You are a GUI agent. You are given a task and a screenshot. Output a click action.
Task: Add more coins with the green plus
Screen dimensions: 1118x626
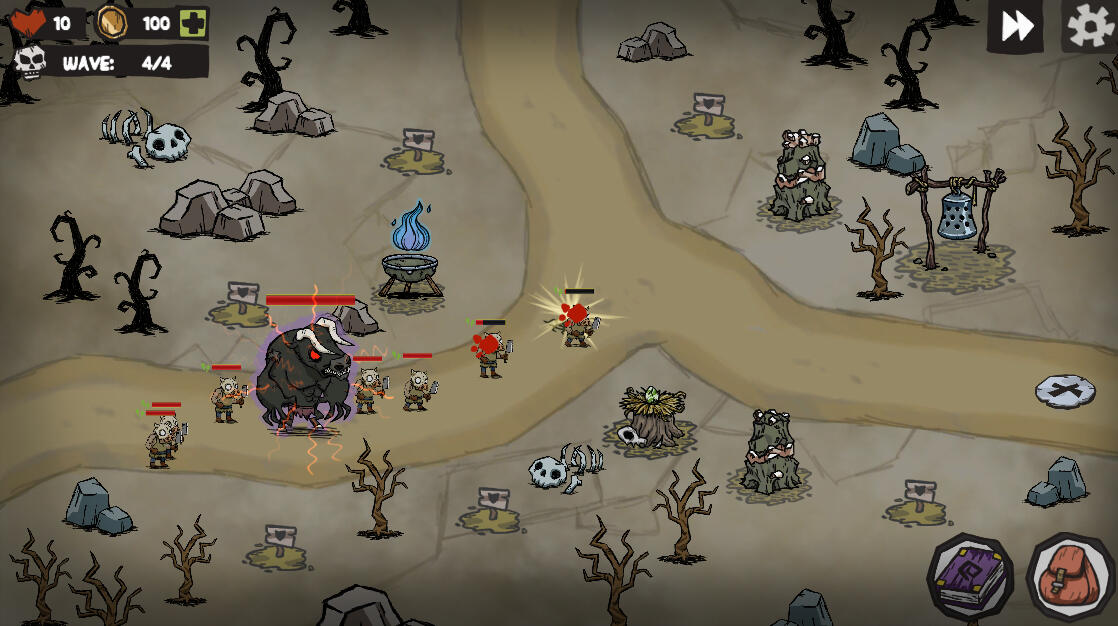click(193, 23)
